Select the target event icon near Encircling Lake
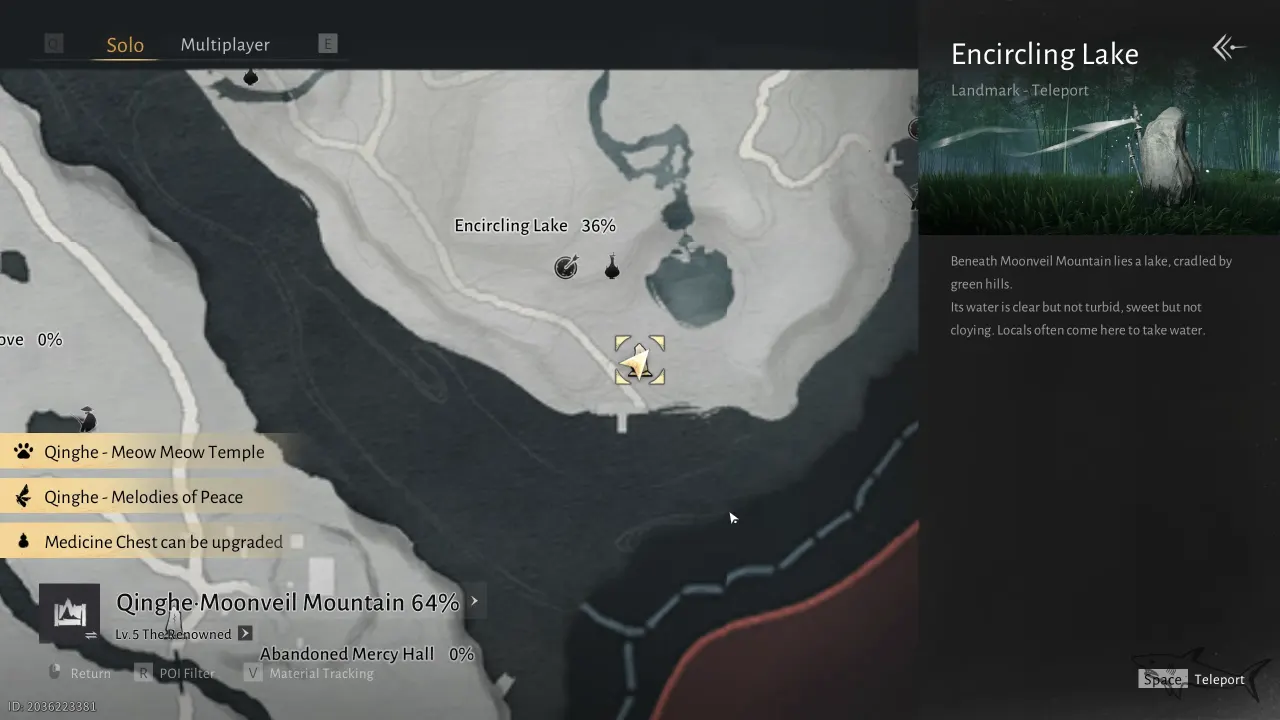Viewport: 1280px width, 720px height. pyautogui.click(x=566, y=266)
